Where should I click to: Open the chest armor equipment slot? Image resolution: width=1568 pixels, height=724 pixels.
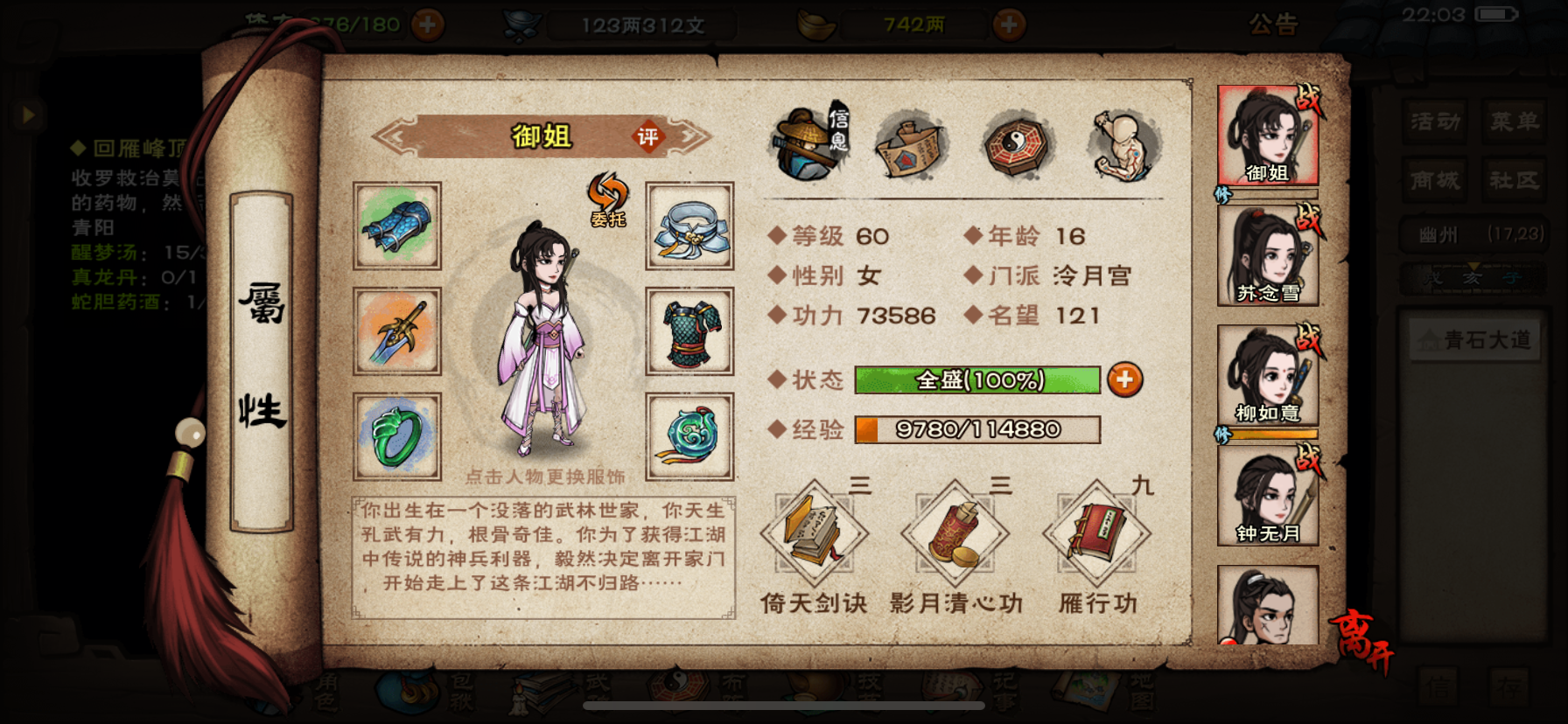(x=689, y=333)
